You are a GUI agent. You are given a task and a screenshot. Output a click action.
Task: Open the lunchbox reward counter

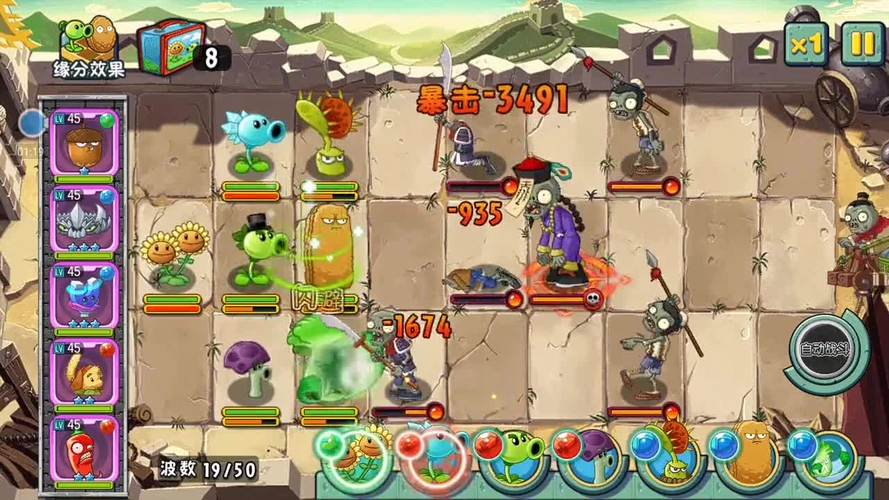168,48
